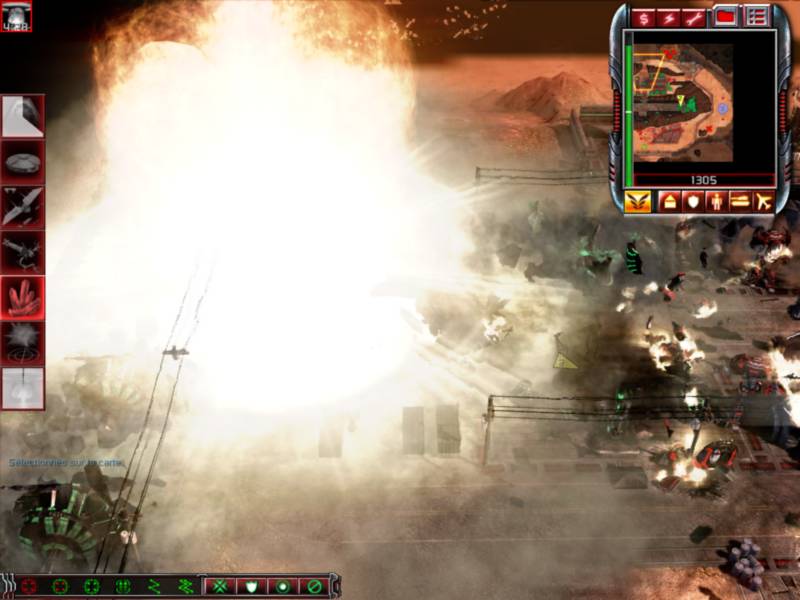The image size is (800, 600).
Task: Switch to the structures production tab
Action: tap(669, 202)
